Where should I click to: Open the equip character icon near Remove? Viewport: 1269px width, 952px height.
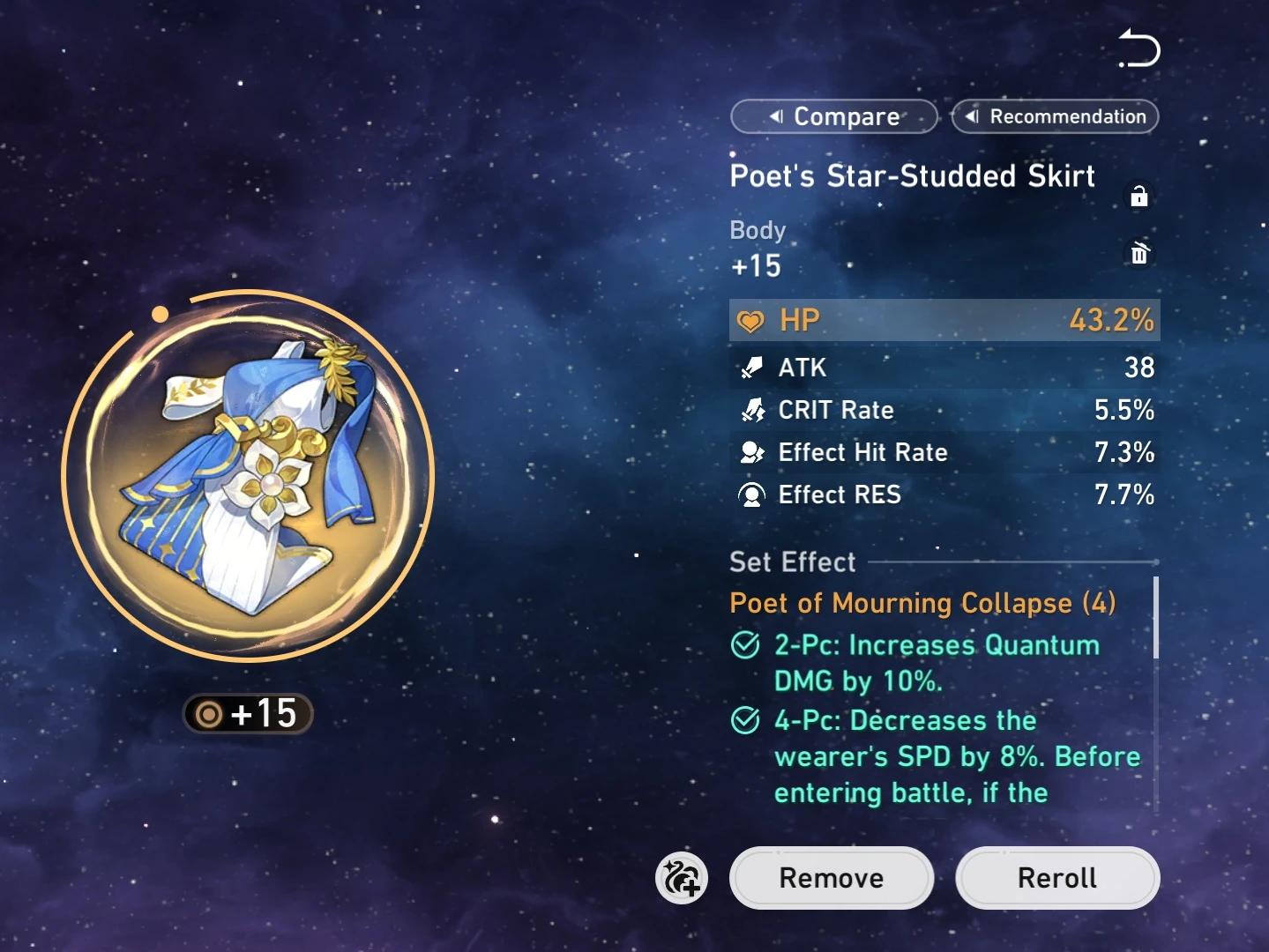(682, 878)
